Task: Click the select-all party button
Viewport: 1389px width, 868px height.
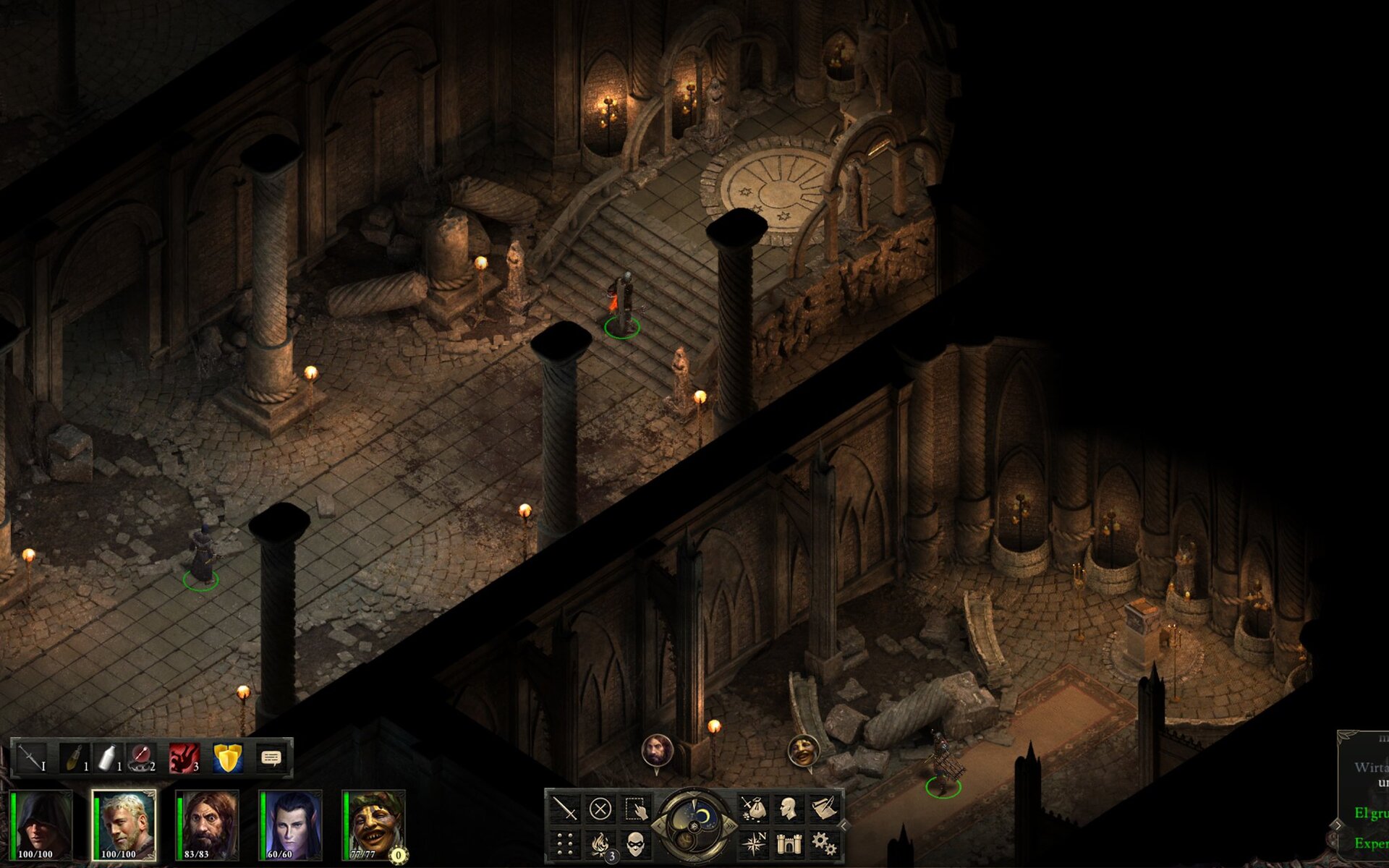Action: [635, 808]
